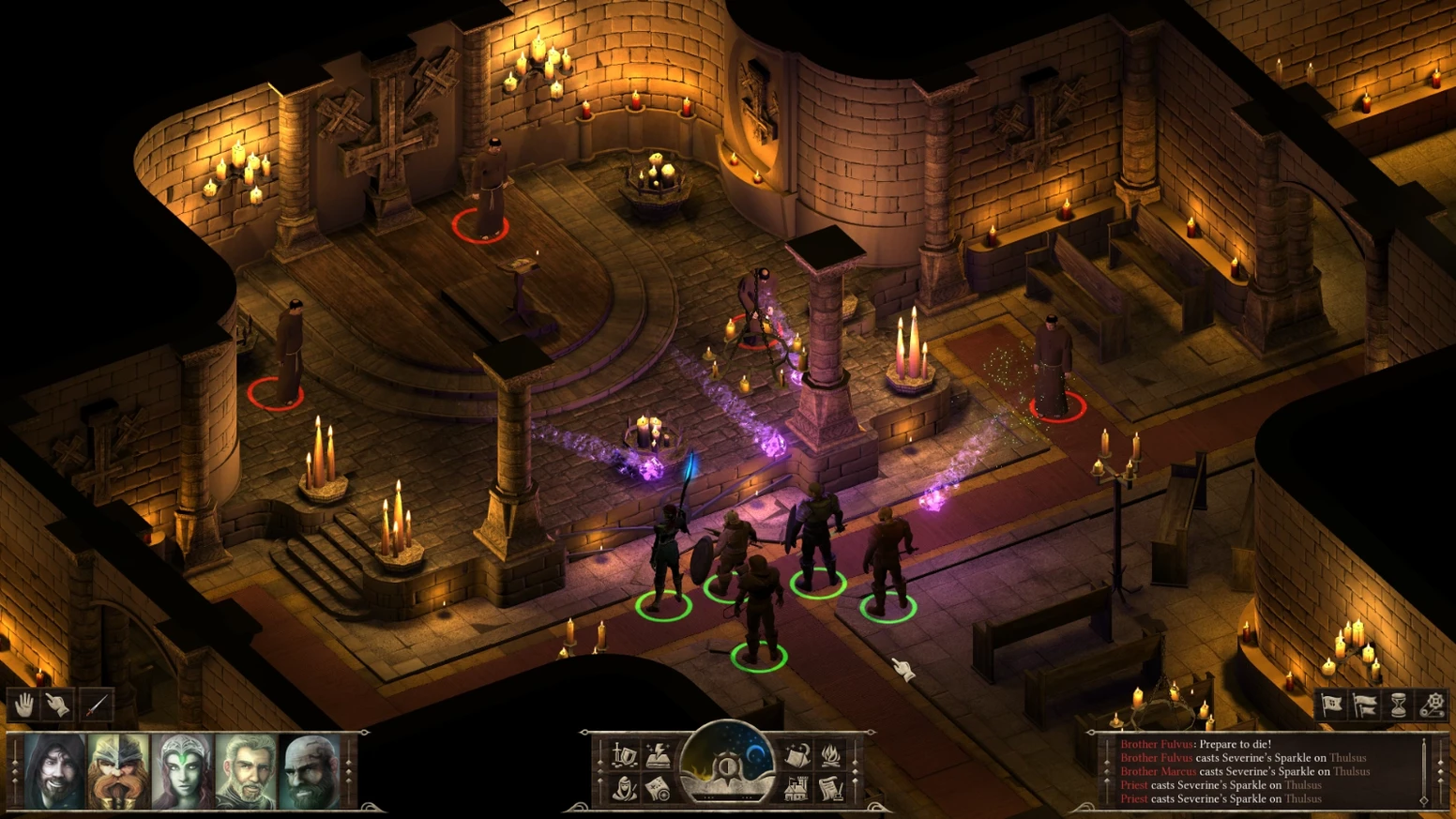
Task: Click the diamond expander beside the combat log
Action: click(1442, 769)
